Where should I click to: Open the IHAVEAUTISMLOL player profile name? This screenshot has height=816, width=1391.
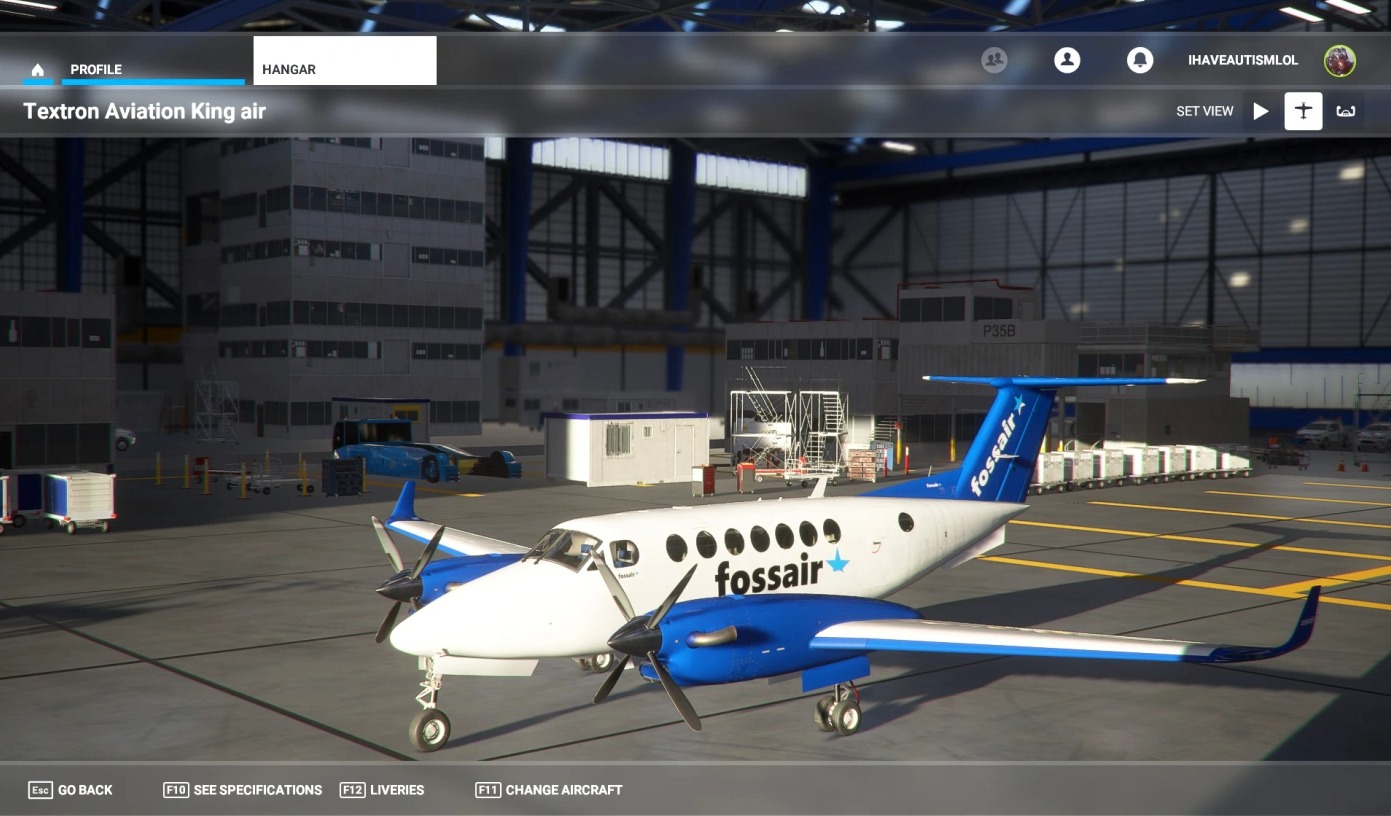click(1243, 60)
